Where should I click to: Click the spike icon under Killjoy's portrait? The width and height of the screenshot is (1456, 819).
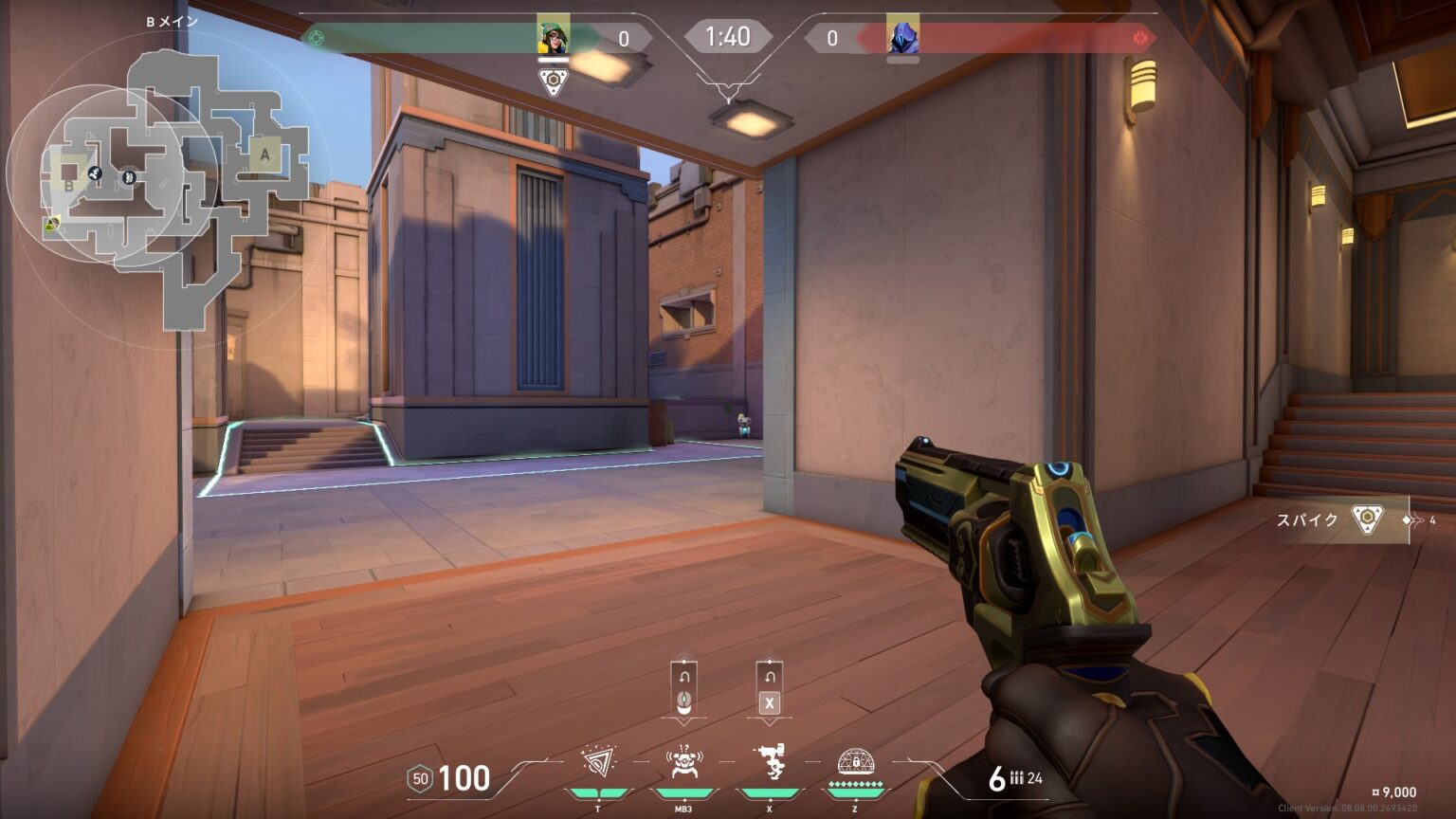(554, 81)
